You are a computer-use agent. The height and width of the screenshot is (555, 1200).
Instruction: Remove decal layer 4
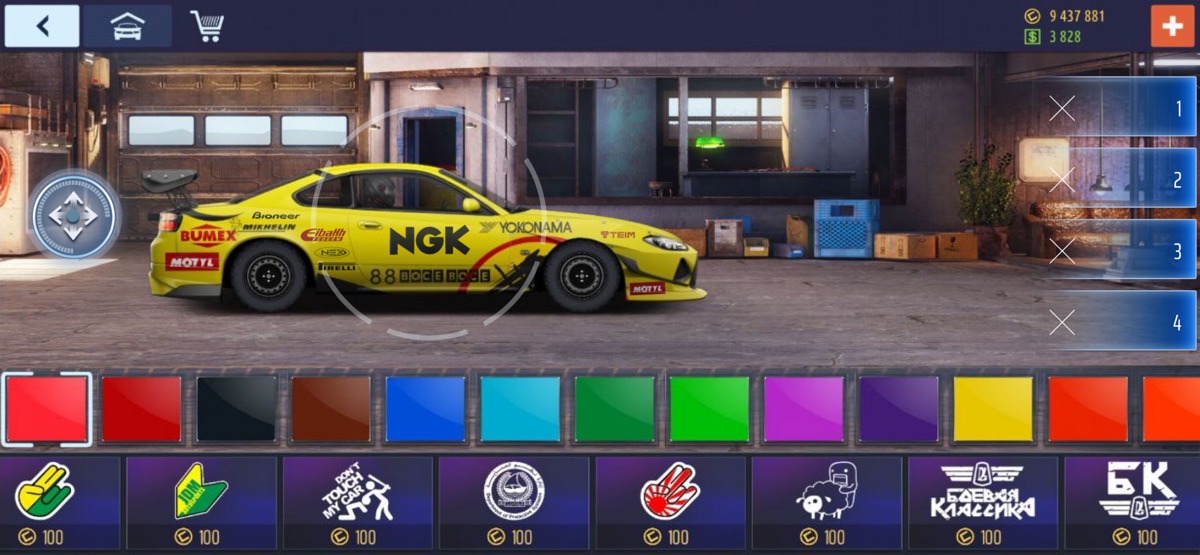(1062, 322)
